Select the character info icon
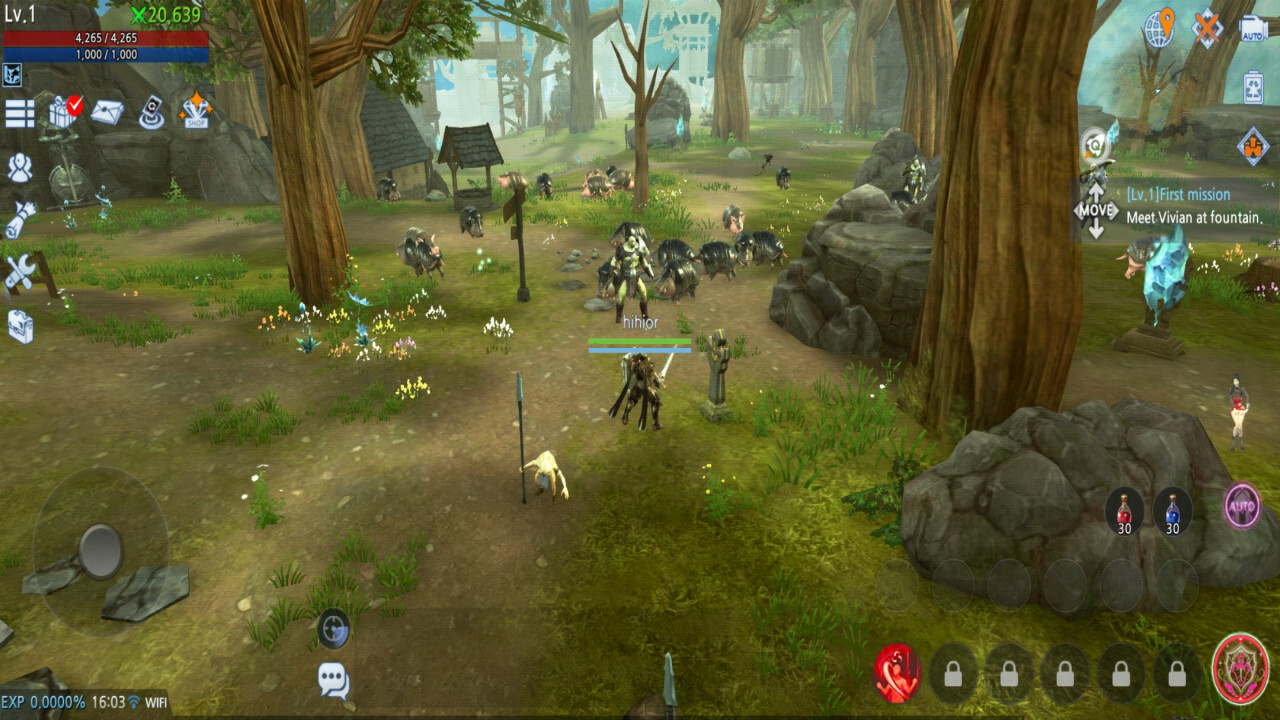This screenshot has width=1280, height=720. click(20, 167)
